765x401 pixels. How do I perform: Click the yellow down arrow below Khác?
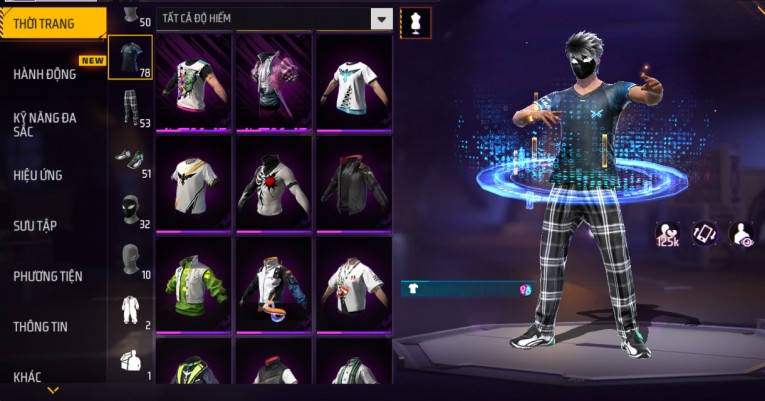53,390
